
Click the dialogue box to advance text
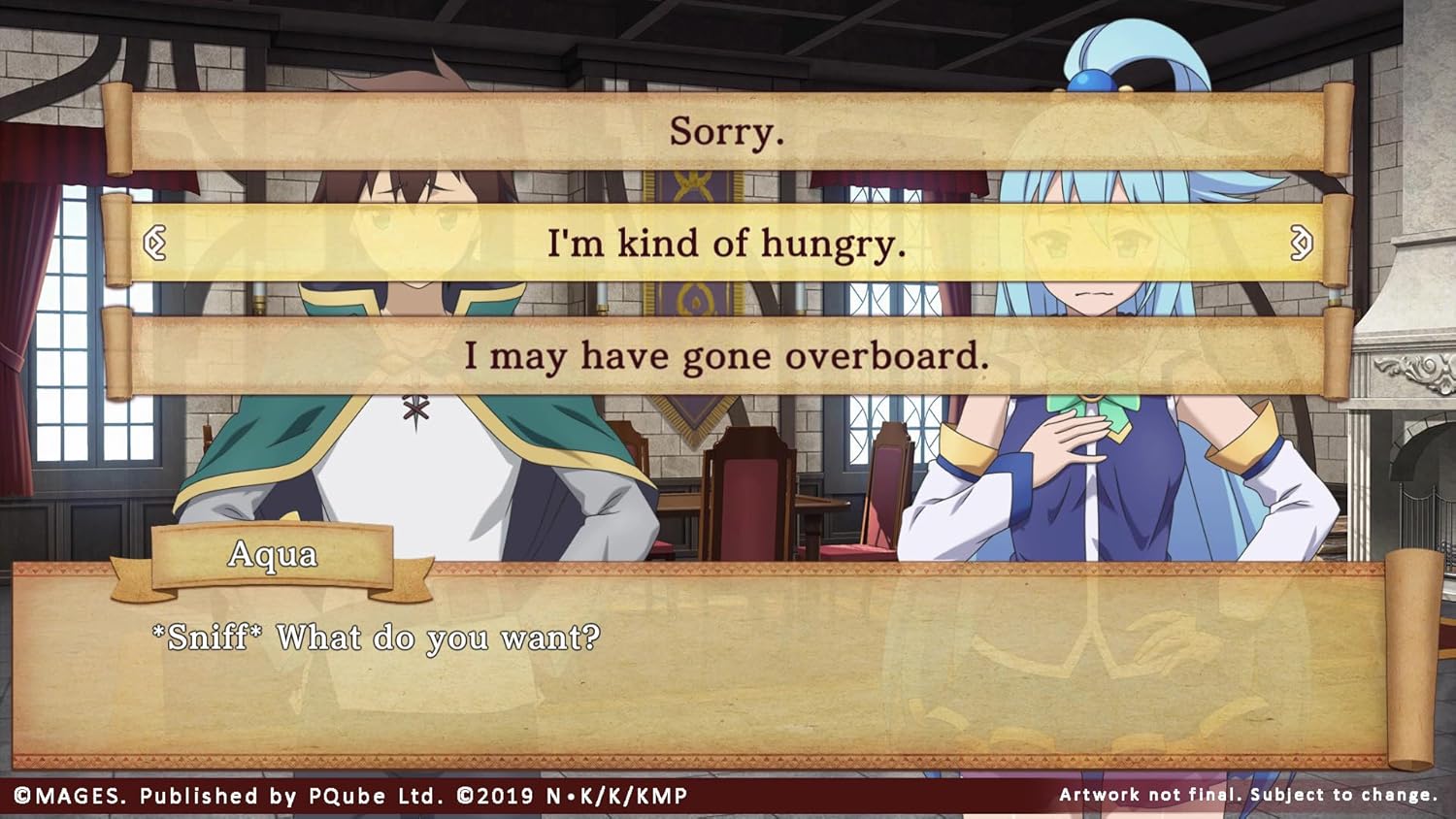728,679
